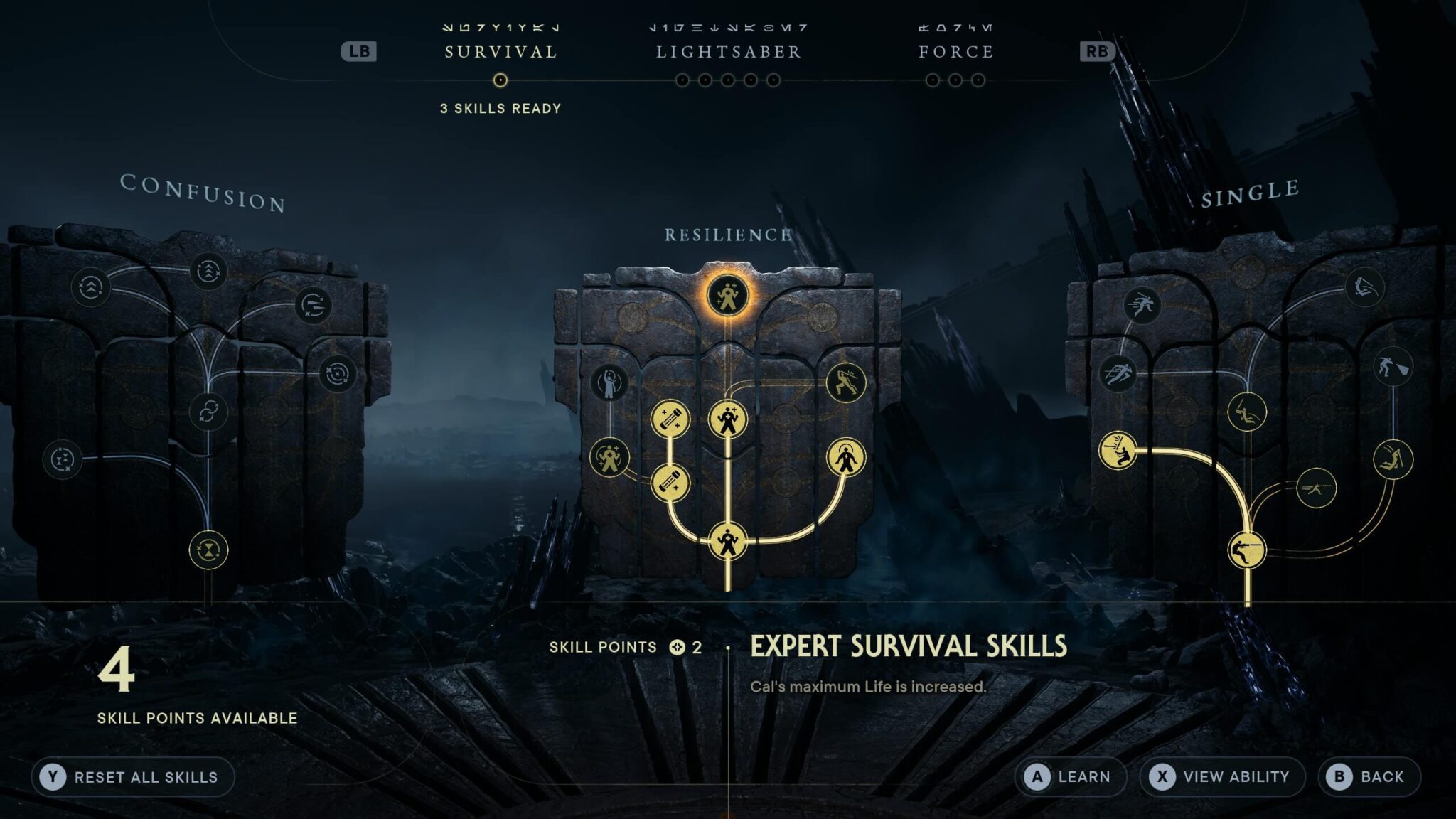Choose View Ability
Image resolution: width=1456 pixels, height=819 pixels.
click(1222, 777)
